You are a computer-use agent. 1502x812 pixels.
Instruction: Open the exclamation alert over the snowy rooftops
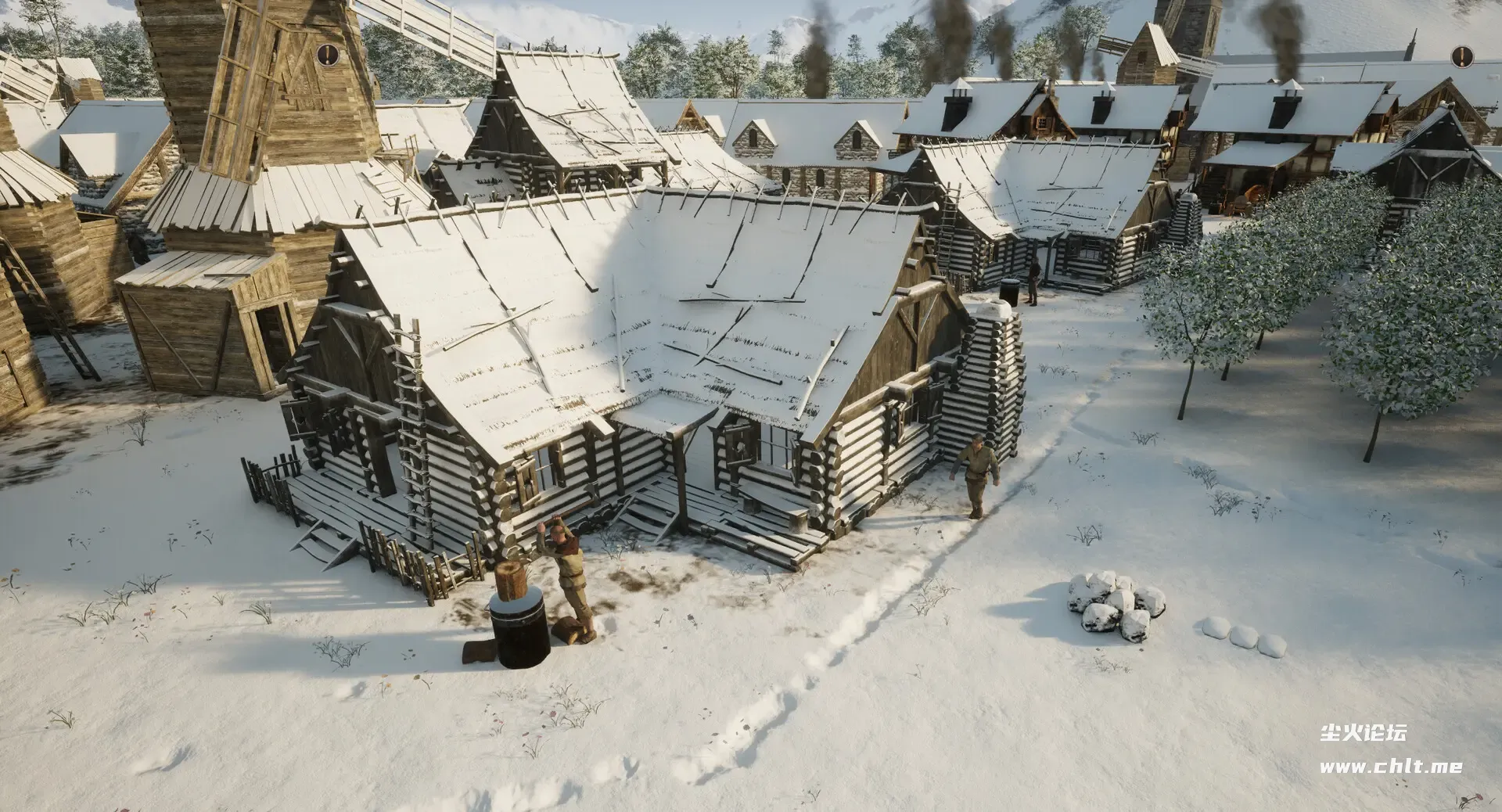(1461, 56)
